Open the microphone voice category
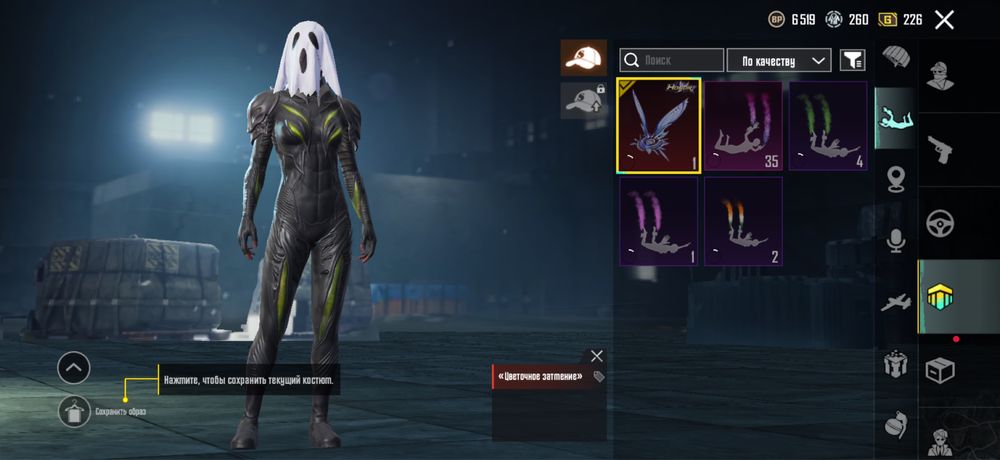The image size is (1000, 460). [895, 240]
